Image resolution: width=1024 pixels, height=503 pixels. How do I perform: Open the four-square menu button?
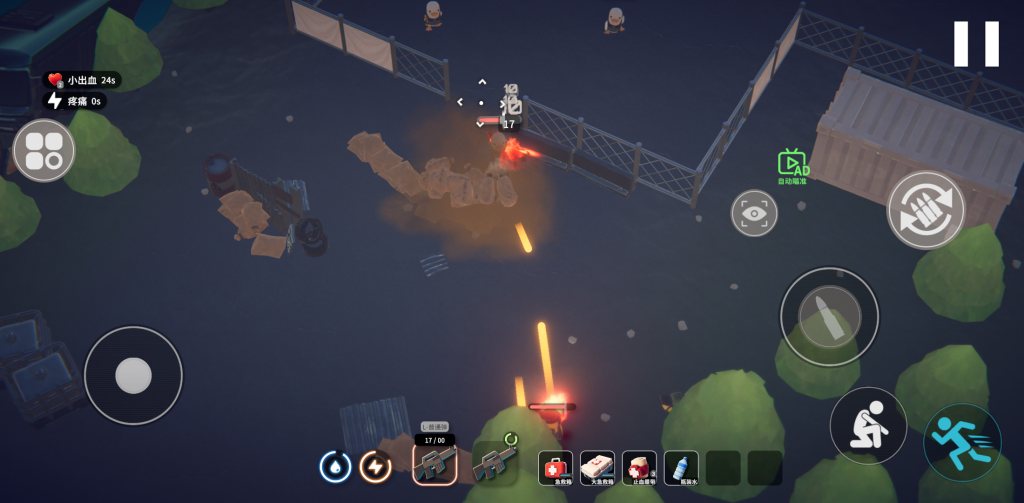pyautogui.click(x=44, y=151)
